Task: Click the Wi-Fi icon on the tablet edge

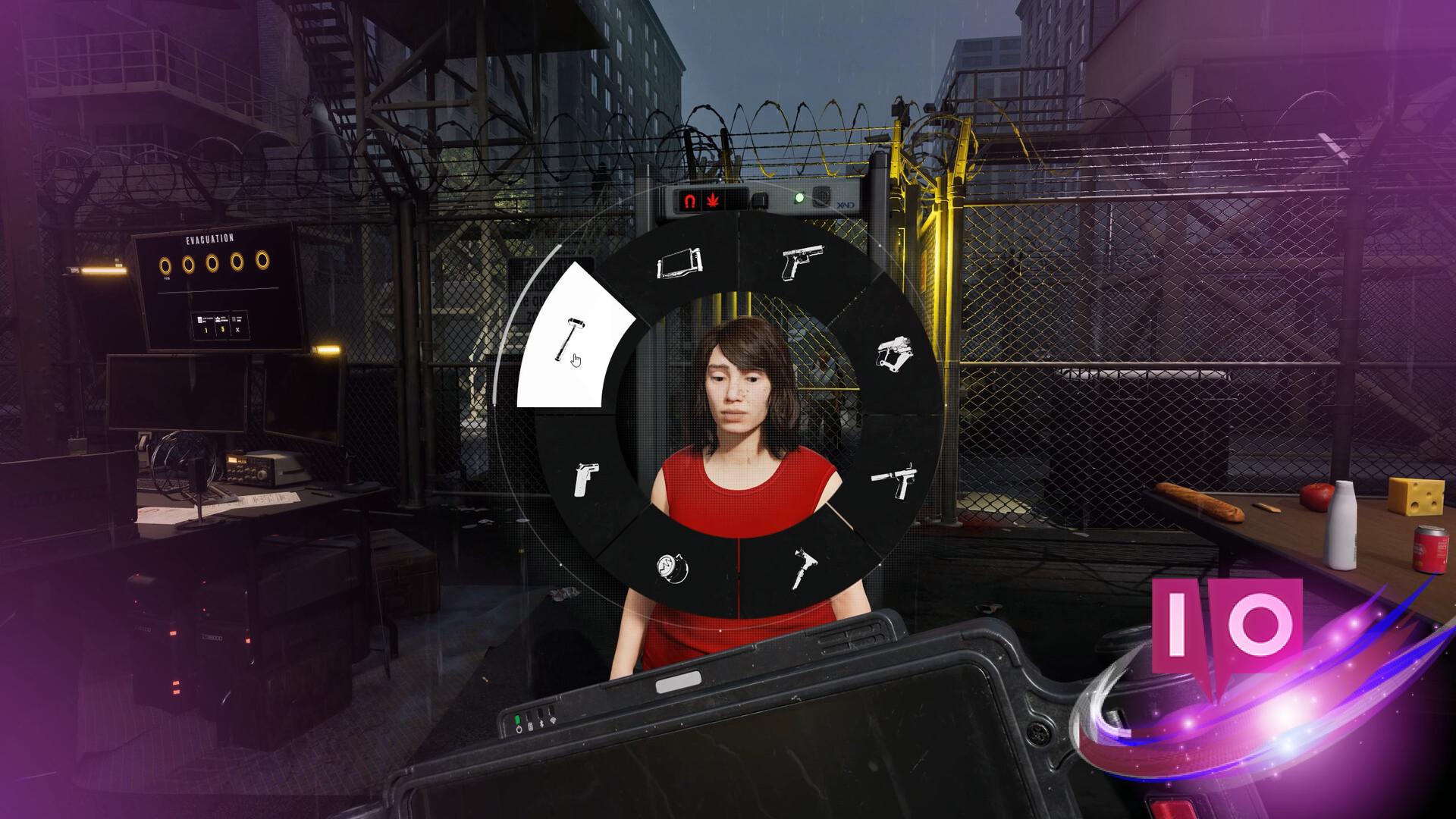Action: click(554, 720)
